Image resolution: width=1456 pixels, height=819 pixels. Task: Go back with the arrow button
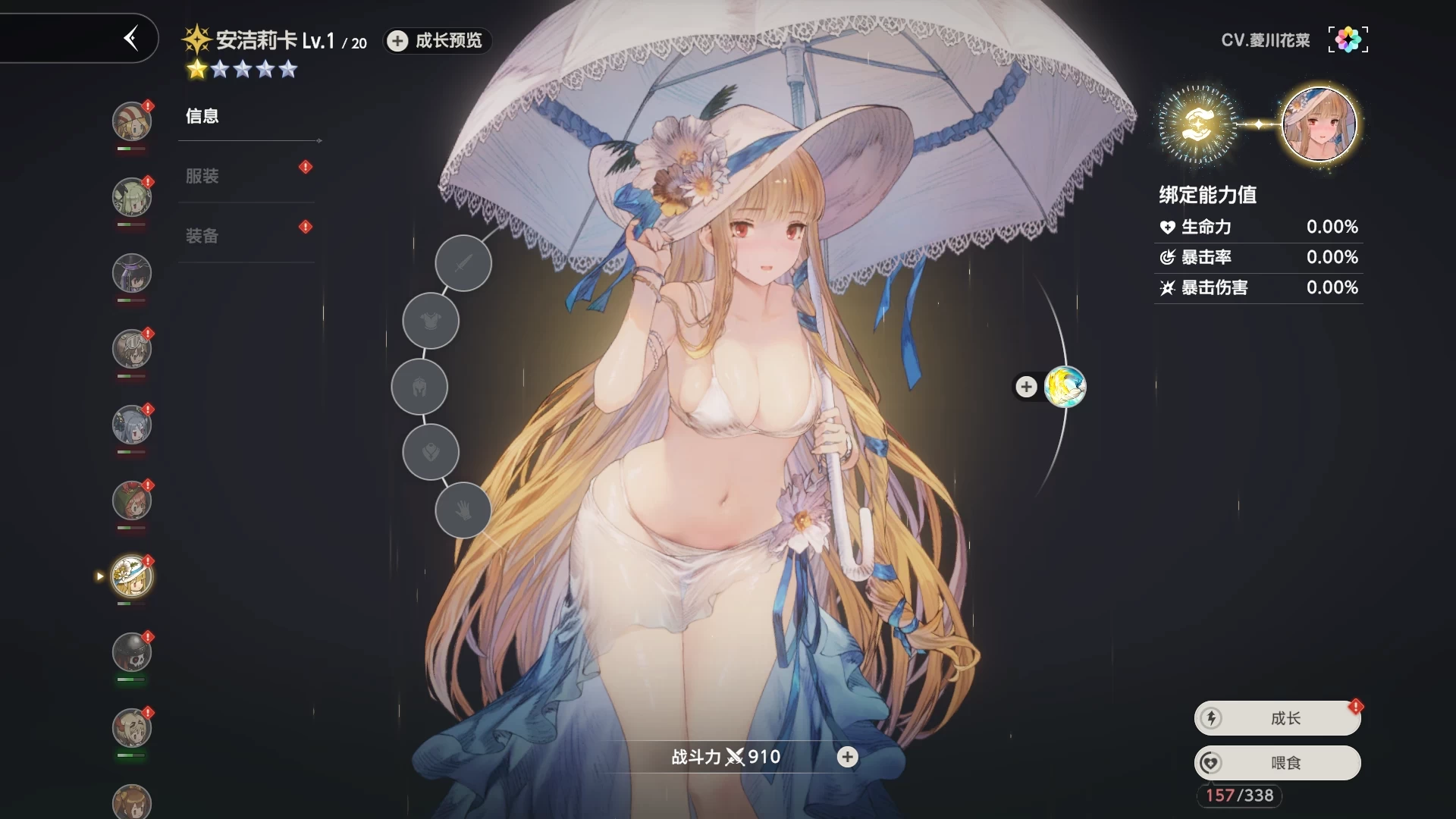pos(131,38)
